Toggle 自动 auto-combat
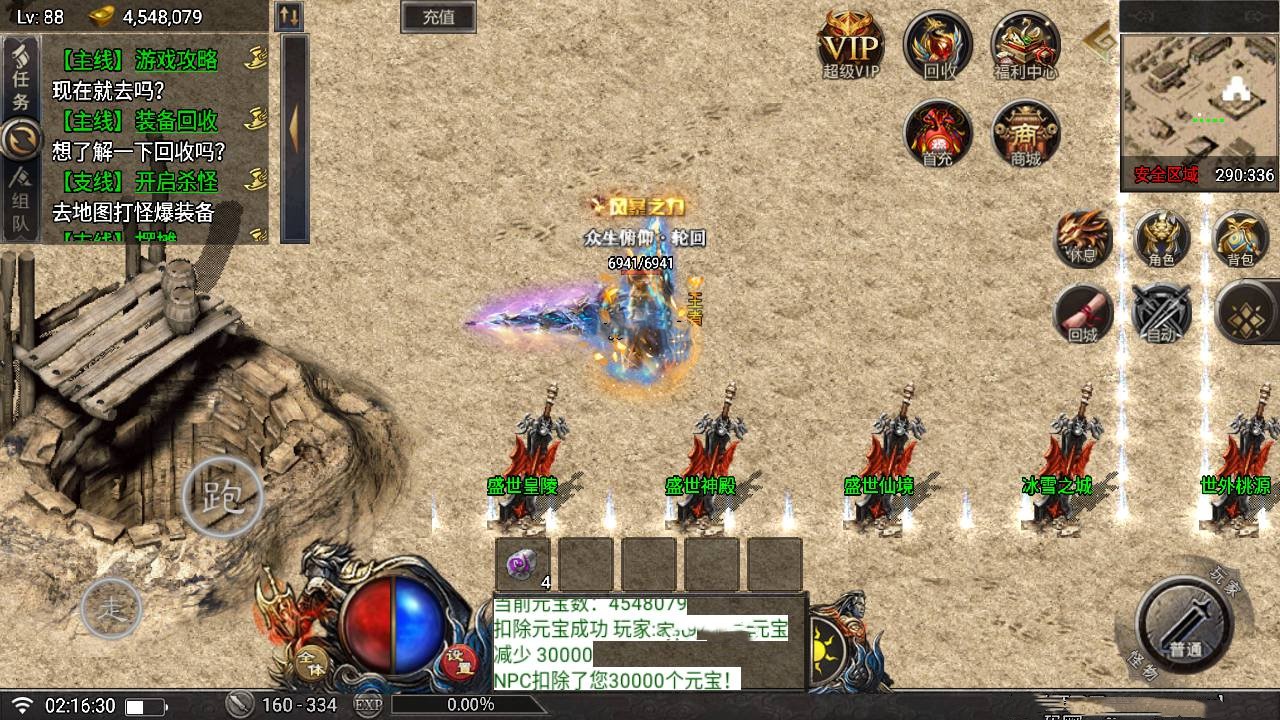The image size is (1280, 720). [x=1161, y=313]
